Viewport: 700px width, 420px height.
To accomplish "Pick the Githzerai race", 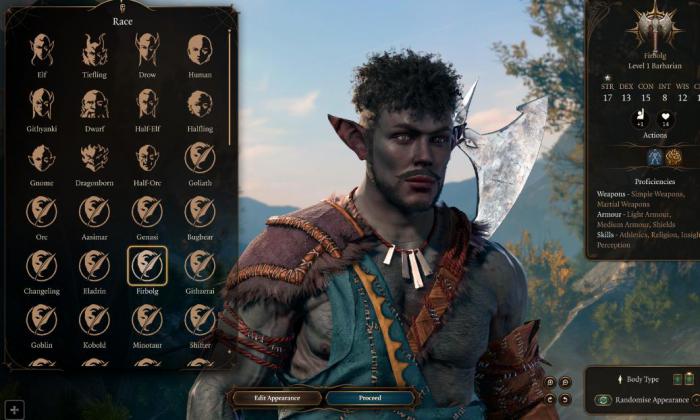I will pyautogui.click(x=200, y=265).
